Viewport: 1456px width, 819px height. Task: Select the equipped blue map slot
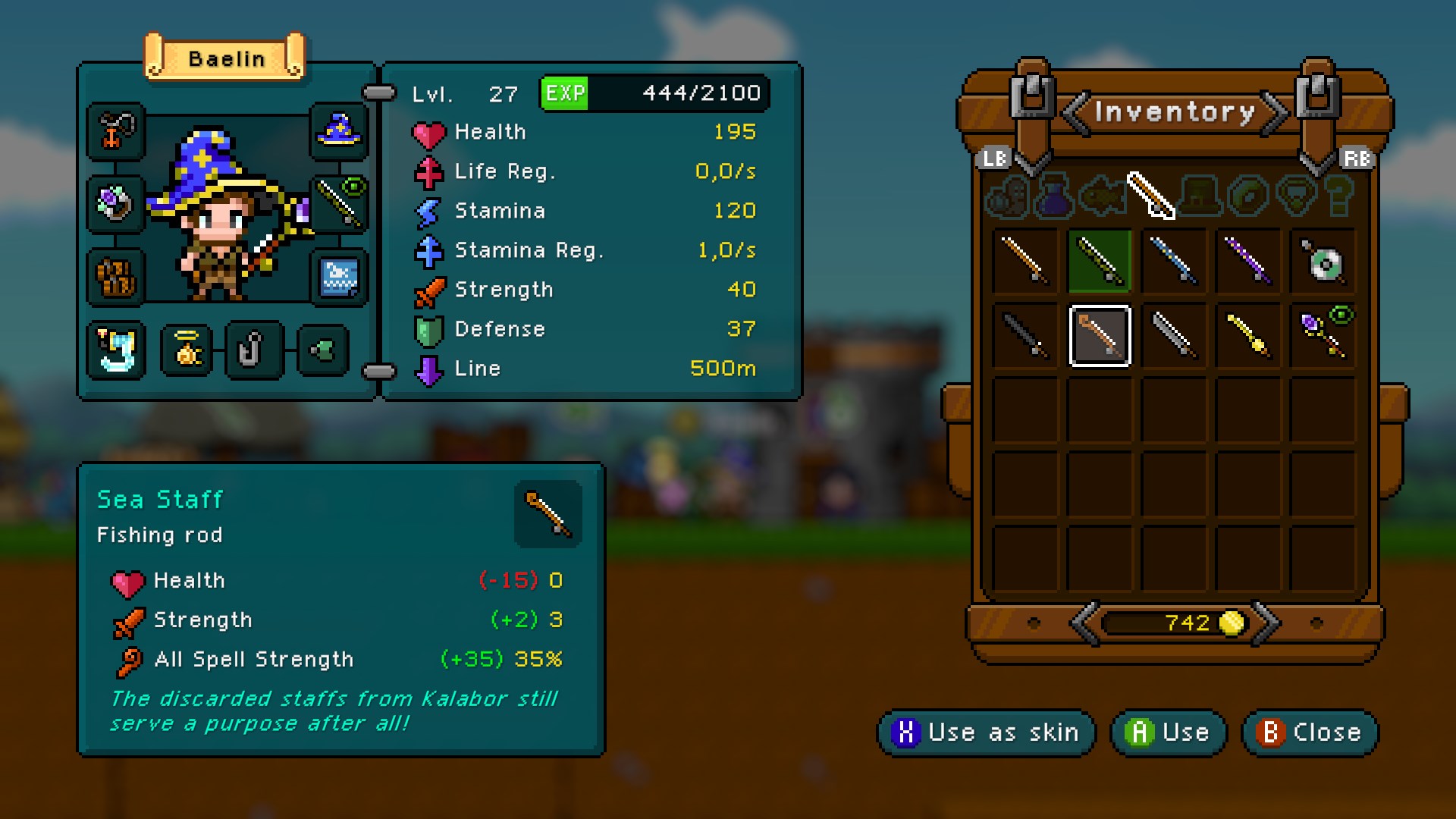[x=339, y=277]
